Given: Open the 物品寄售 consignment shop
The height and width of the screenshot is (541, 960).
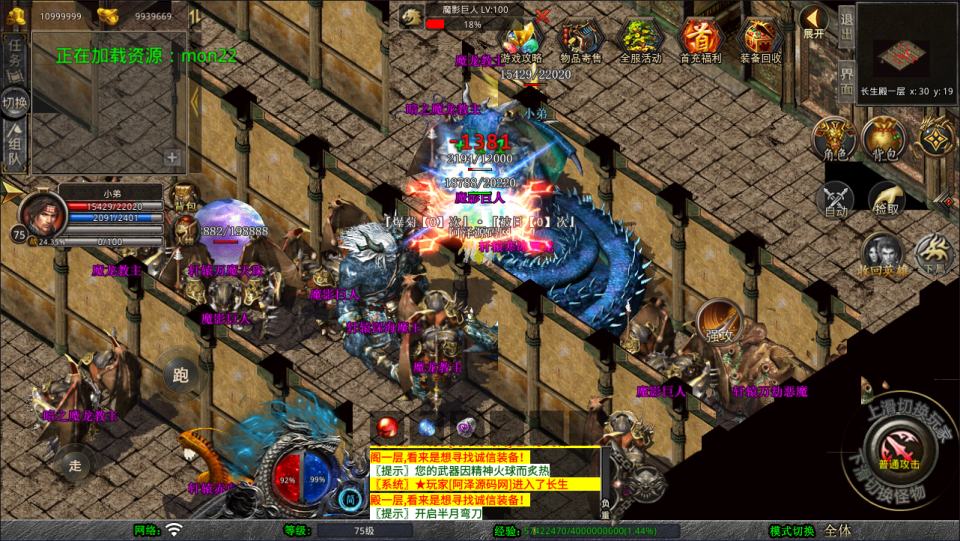Looking at the screenshot, I should pyautogui.click(x=580, y=40).
